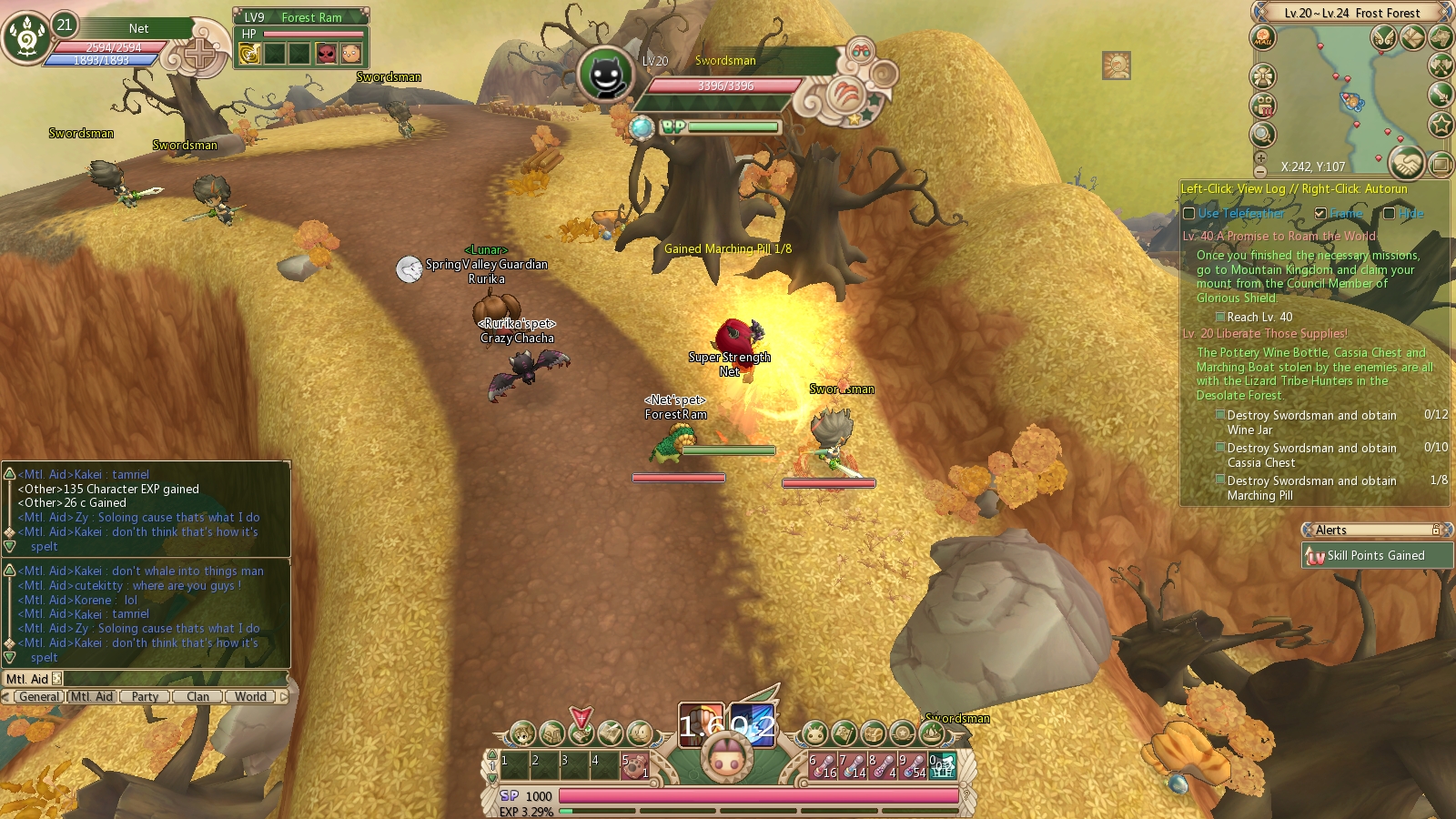Screen dimensions: 1456x819
Task: Check the Hide option in quest tracker
Action: pos(1389,214)
